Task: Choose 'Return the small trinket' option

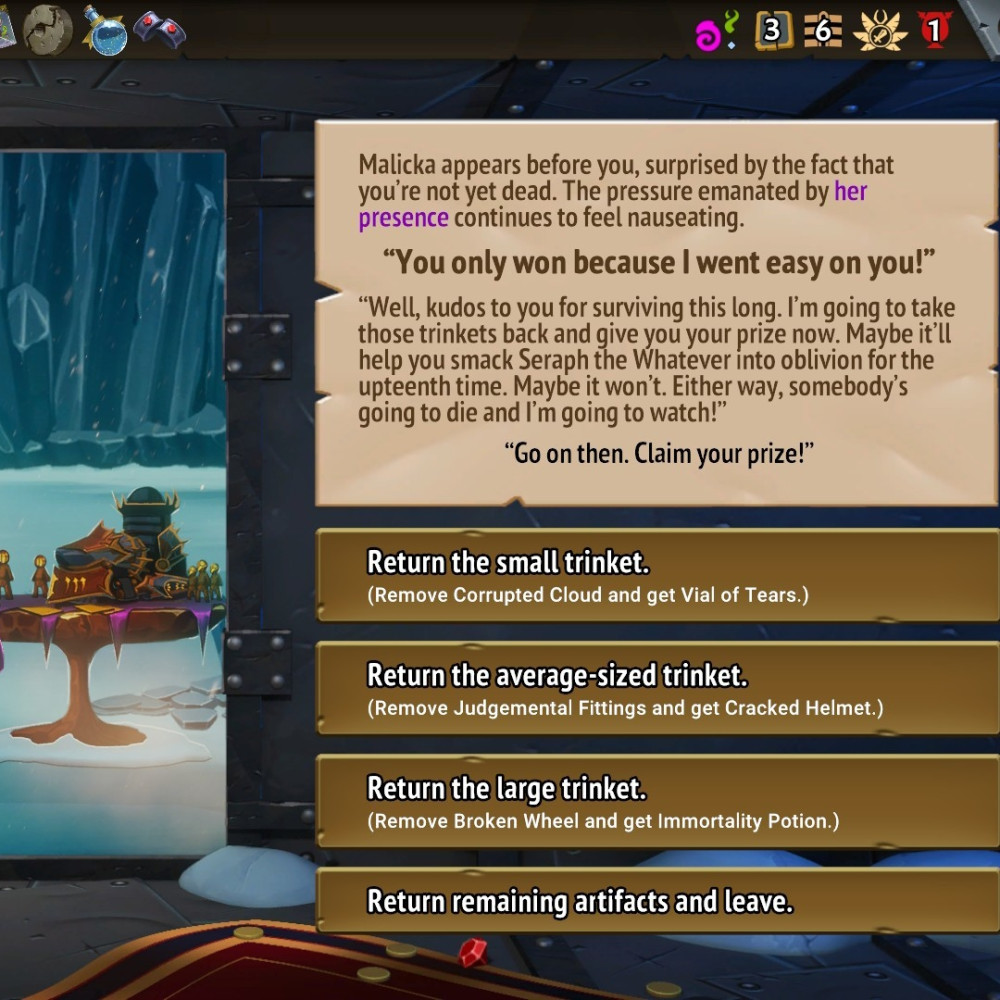Action: coord(655,577)
